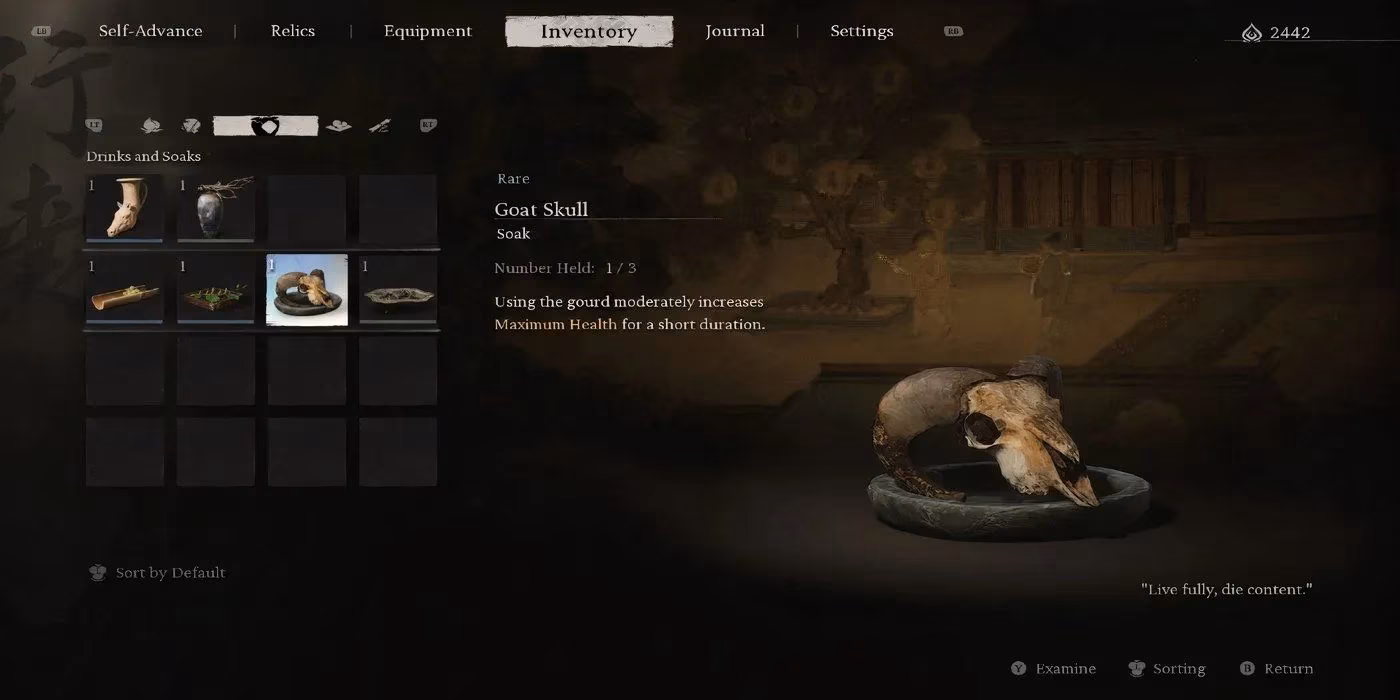Select the gourd Drinks and Soaks category
This screenshot has height=700, width=1400.
265,126
